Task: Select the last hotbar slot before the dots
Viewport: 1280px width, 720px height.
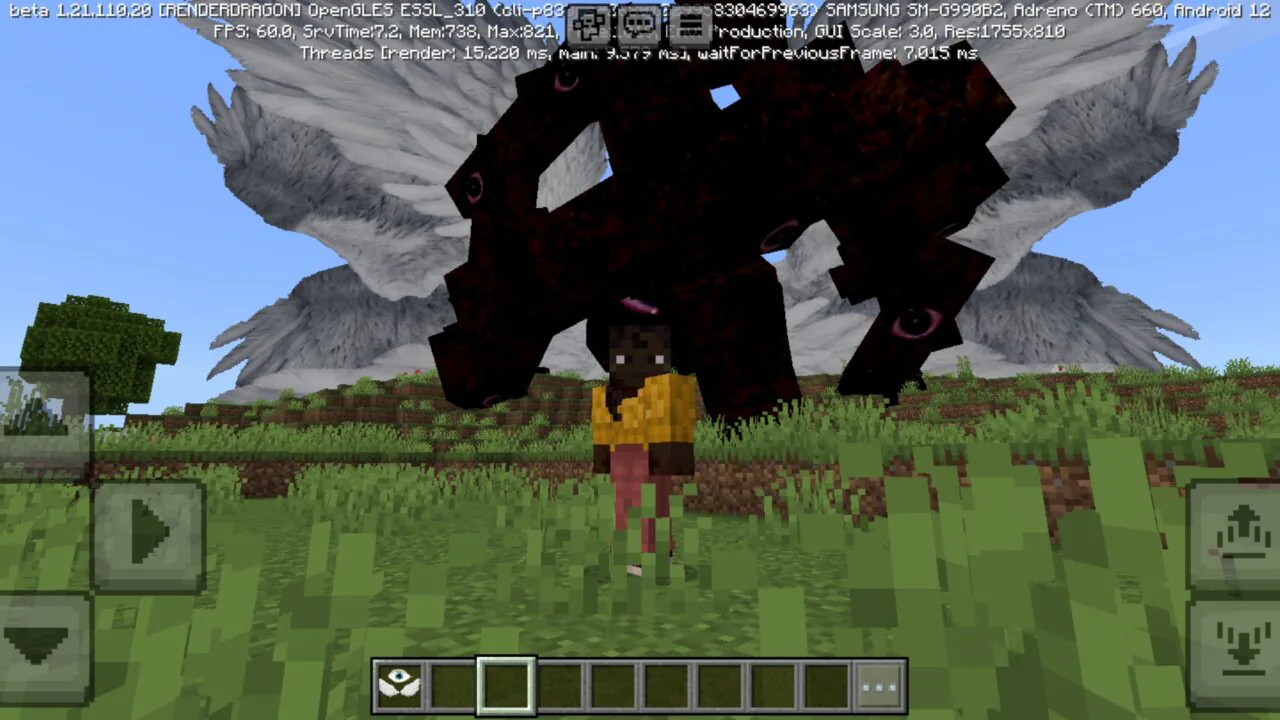Action: point(825,686)
